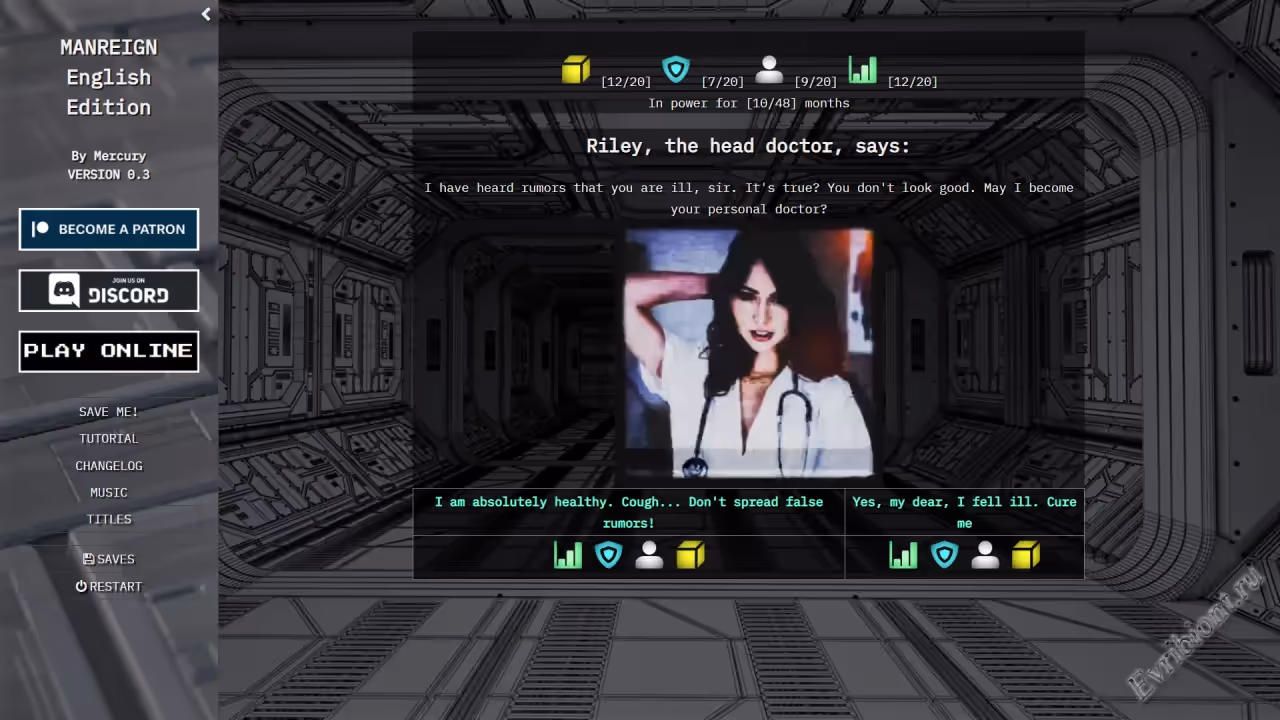This screenshot has height=720, width=1280.
Task: Choose "Yes, my dear, I fell ill" reply
Action: coord(964,512)
